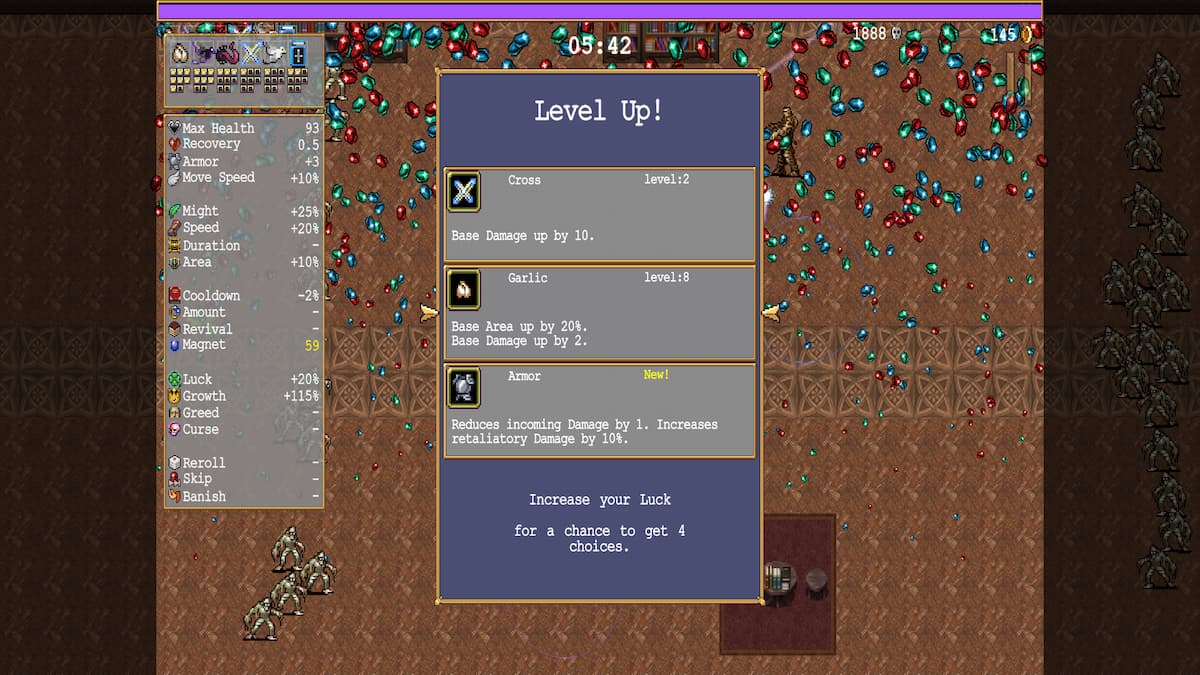The width and height of the screenshot is (1200, 675).
Task: Choose the Cross level 2 upgrade
Action: (x=599, y=215)
